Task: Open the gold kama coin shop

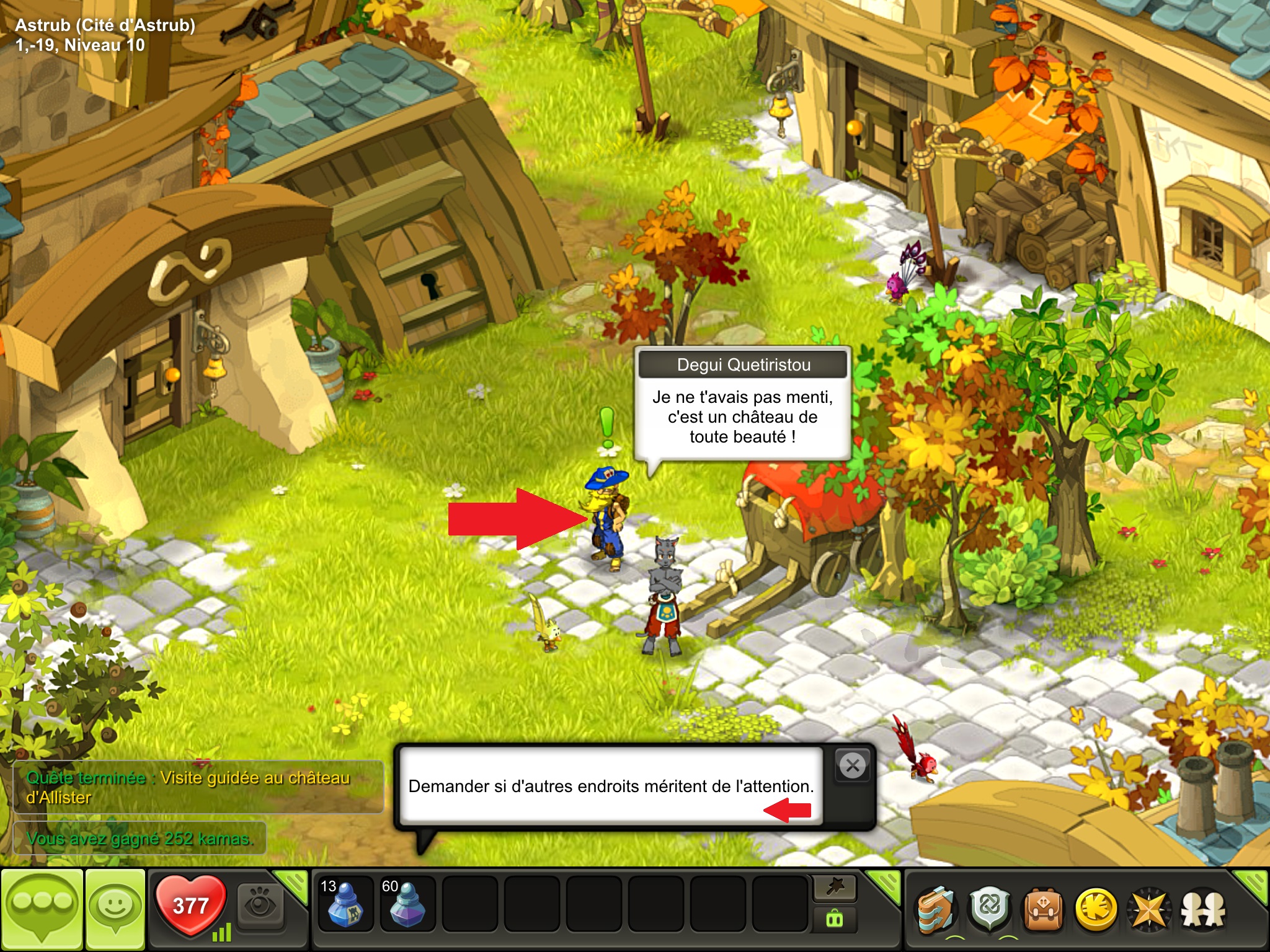Action: (x=1096, y=910)
